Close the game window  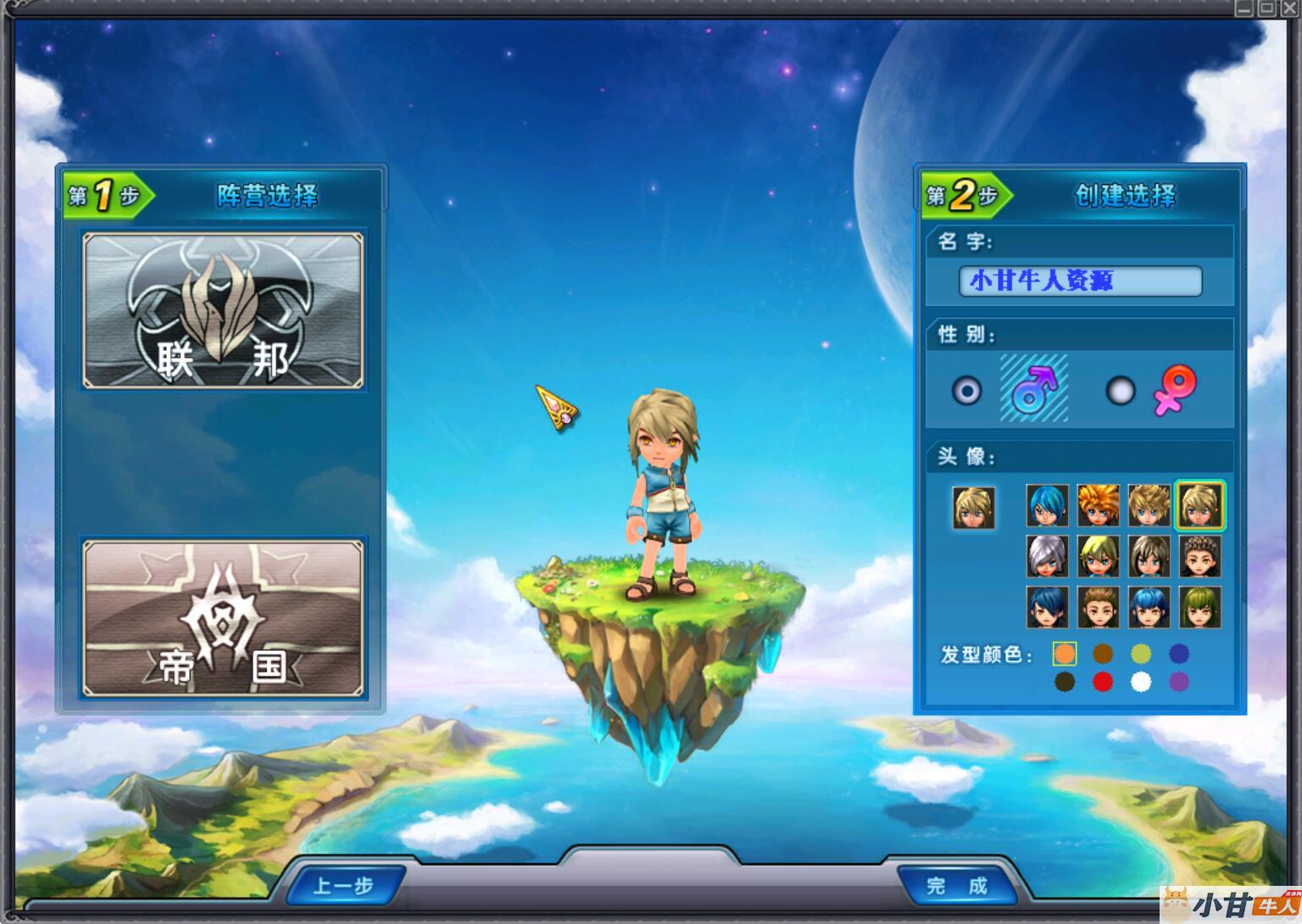pyautogui.click(x=1289, y=8)
